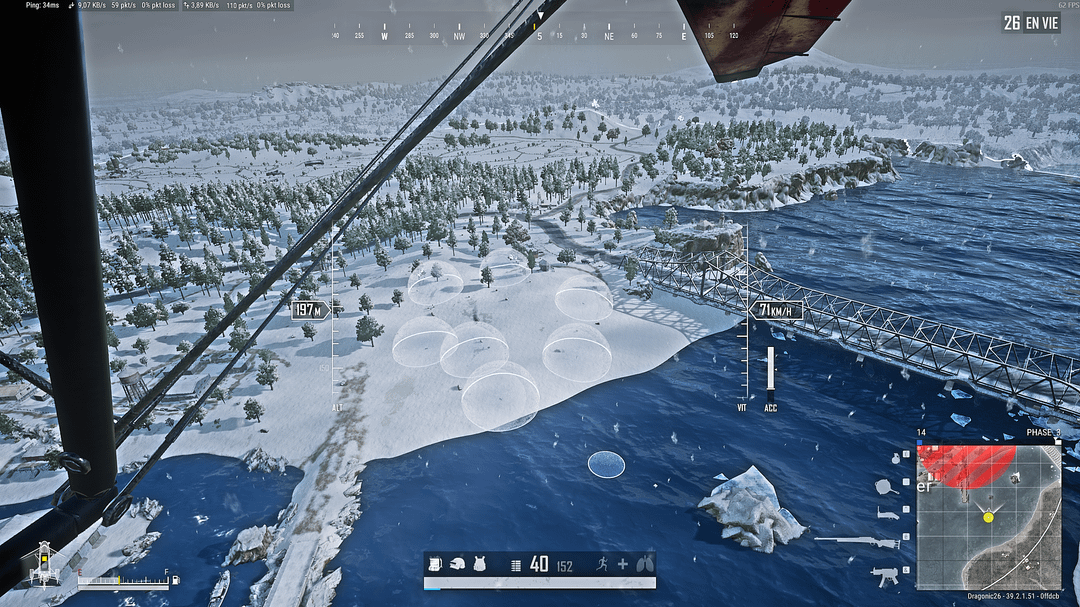Click the helmet equipment icon

point(459,565)
